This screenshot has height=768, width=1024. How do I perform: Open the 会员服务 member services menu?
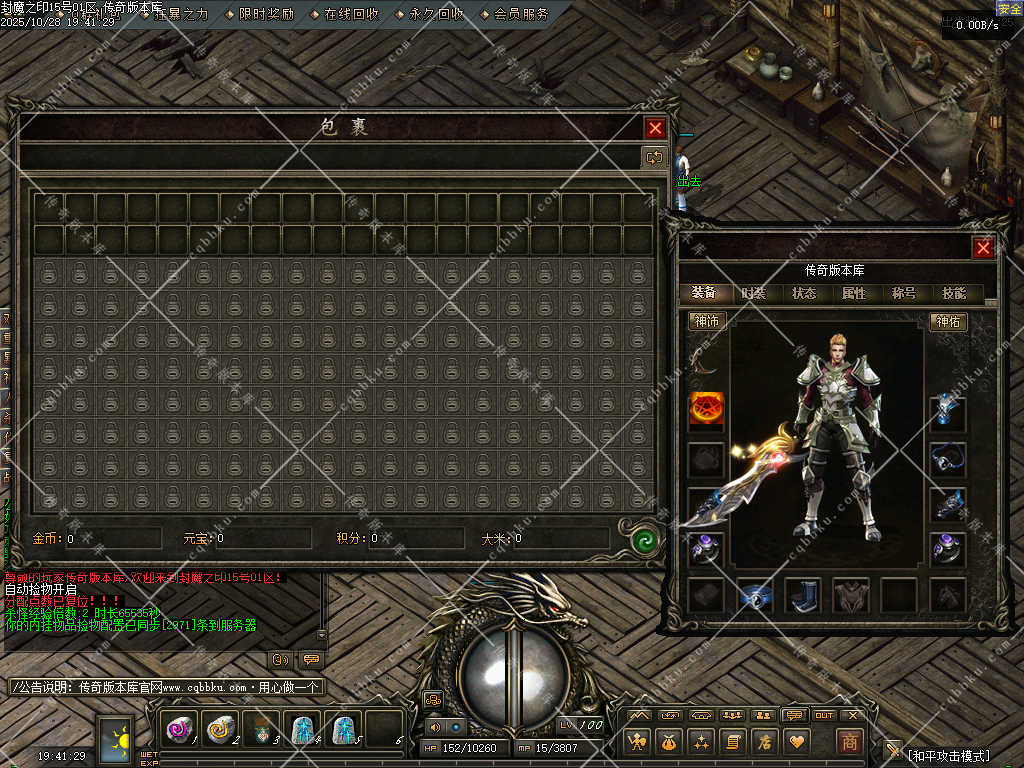point(521,14)
